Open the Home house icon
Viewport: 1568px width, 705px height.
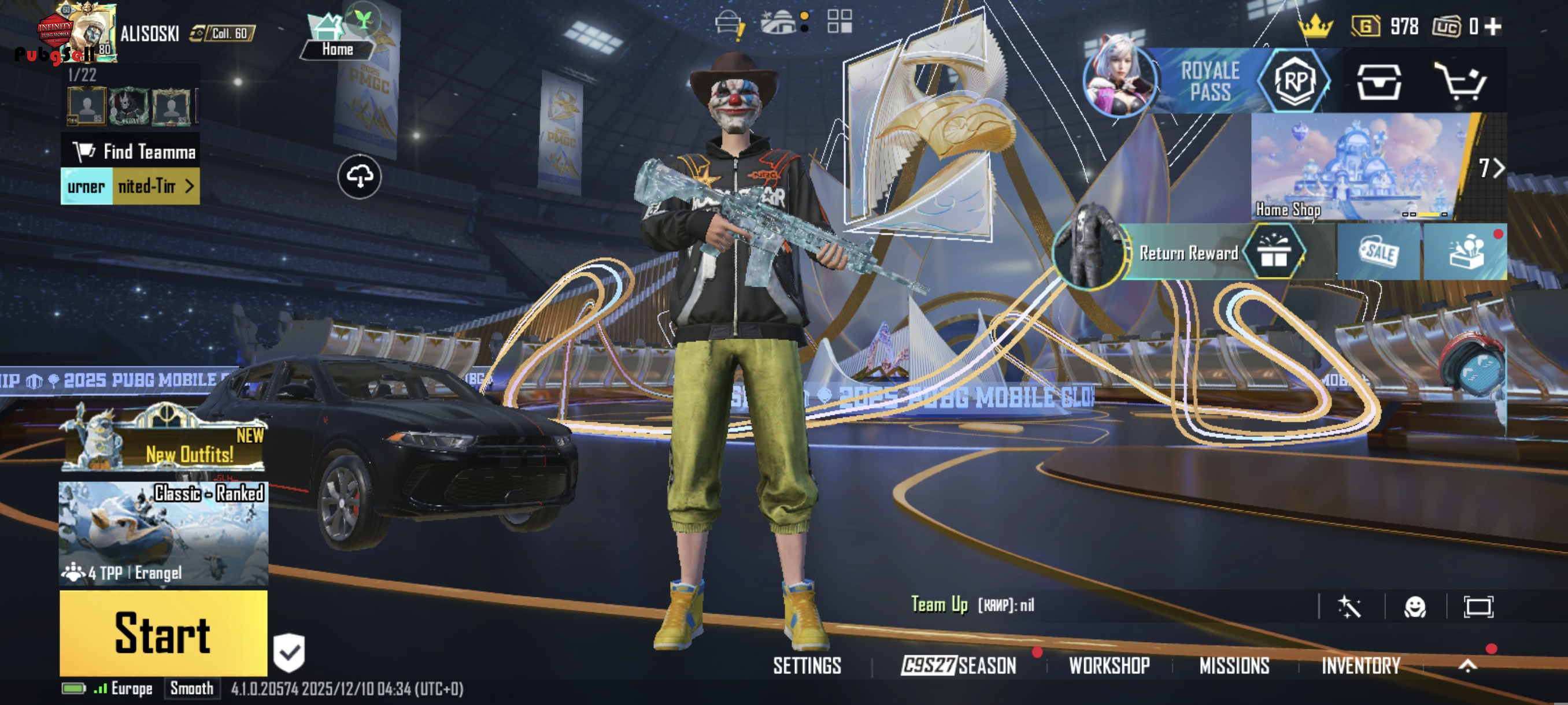(x=336, y=36)
